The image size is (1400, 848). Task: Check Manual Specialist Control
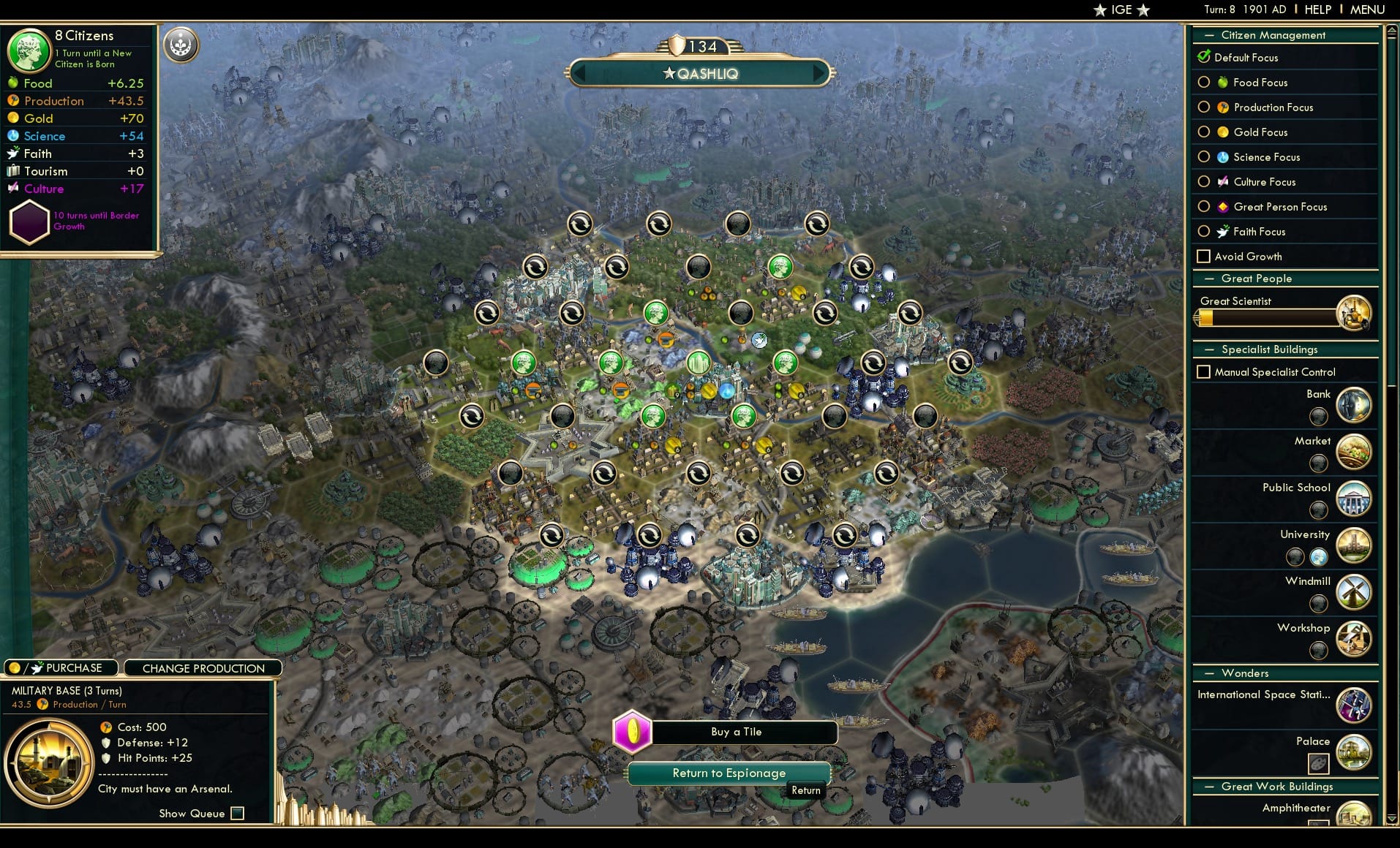point(1204,371)
